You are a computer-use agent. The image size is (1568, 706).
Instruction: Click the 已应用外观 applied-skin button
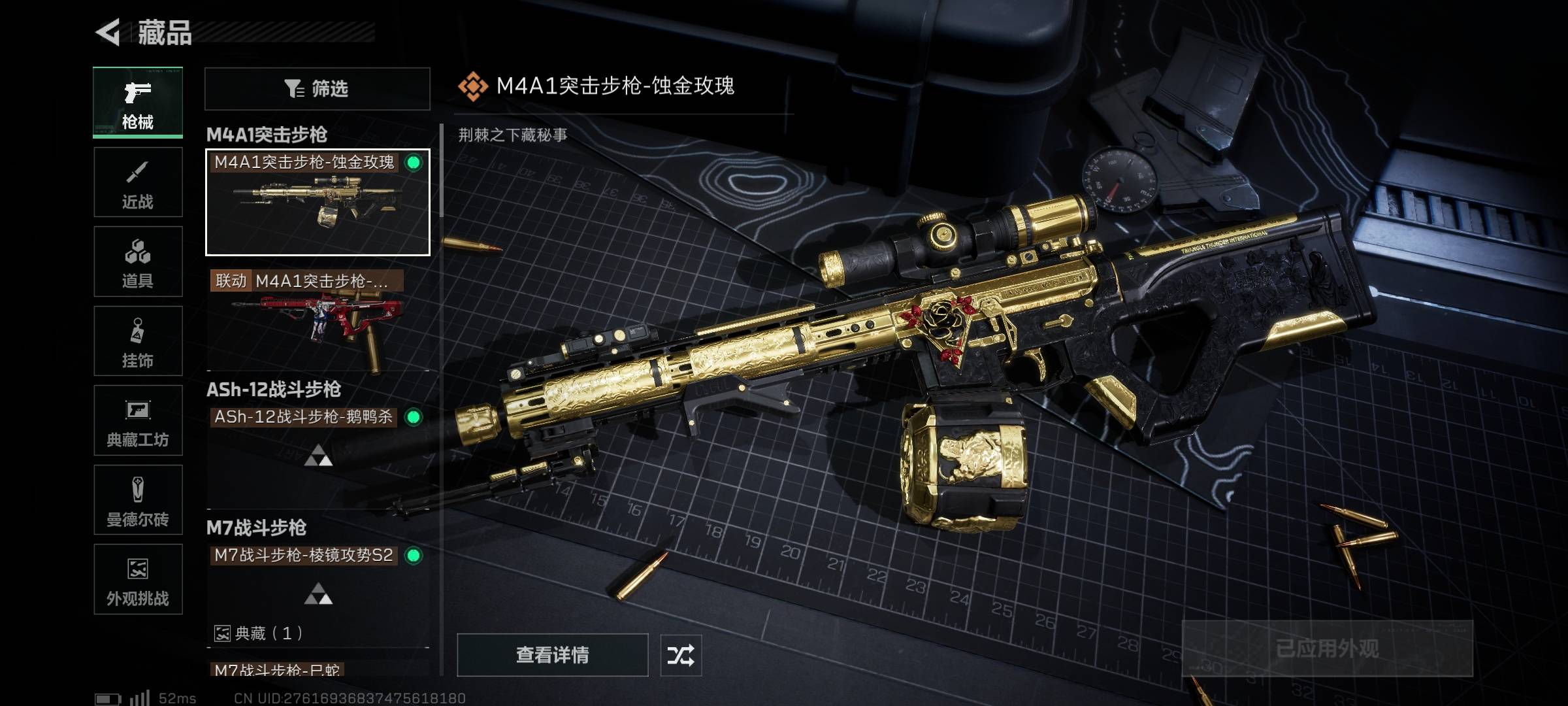[1327, 648]
